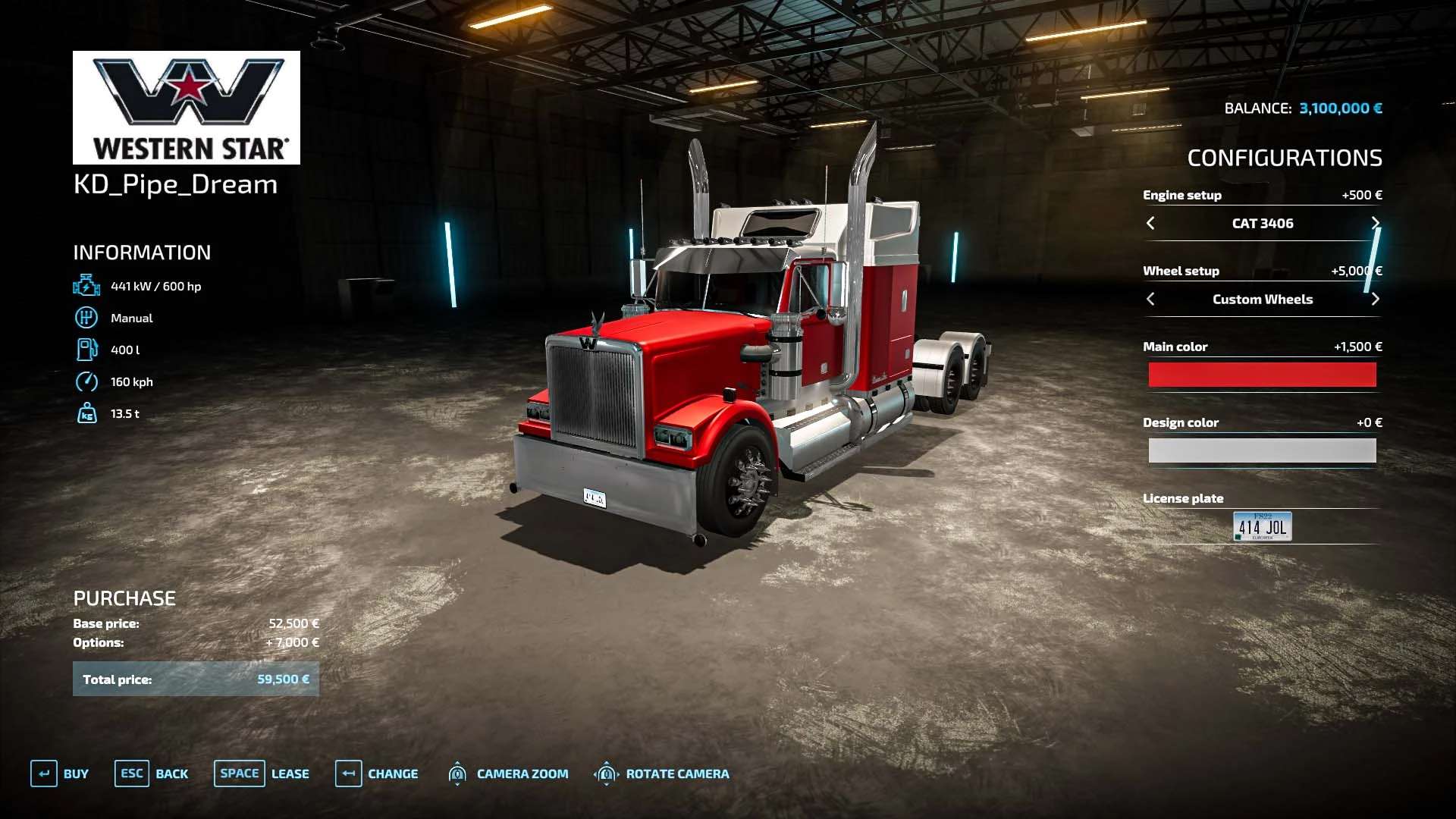
Task: Select previous wheel setup option
Action: pos(1150,299)
